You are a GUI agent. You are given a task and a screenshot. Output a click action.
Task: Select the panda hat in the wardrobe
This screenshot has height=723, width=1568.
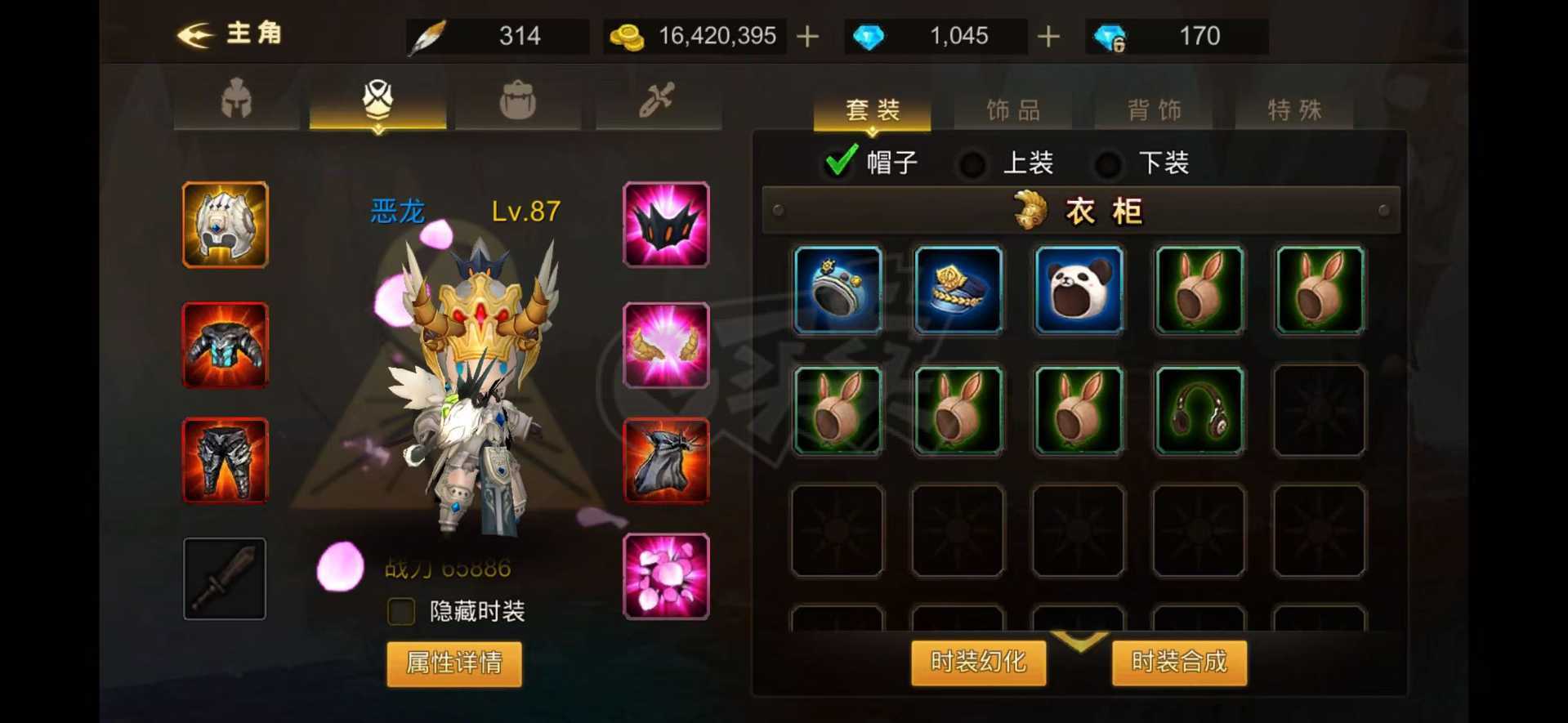coord(1078,289)
